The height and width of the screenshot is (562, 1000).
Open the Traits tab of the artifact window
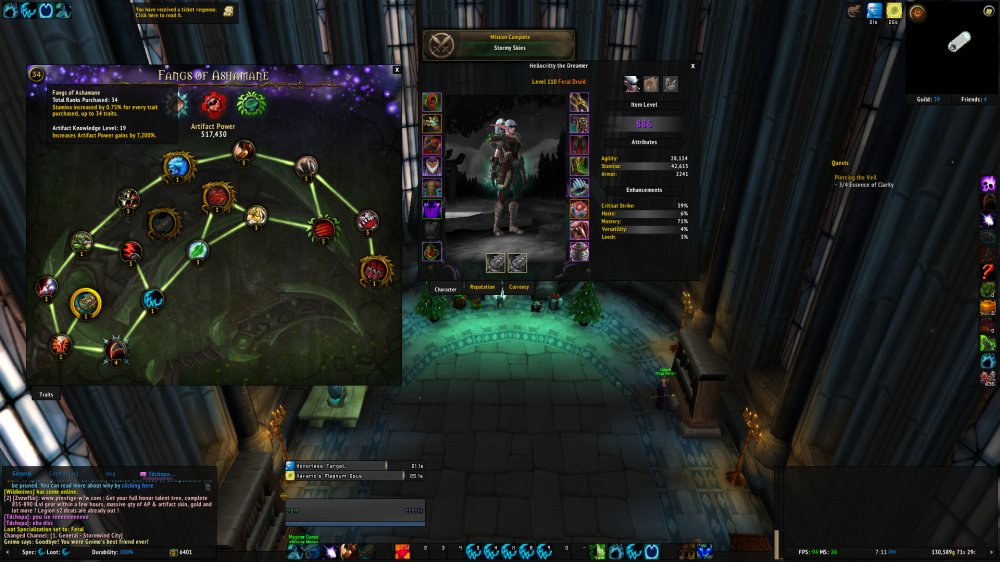tap(46, 394)
